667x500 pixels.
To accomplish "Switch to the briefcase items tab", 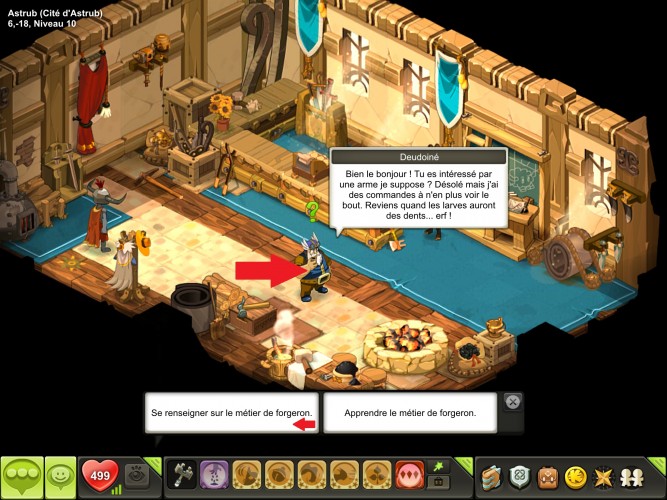I will point(436,483).
